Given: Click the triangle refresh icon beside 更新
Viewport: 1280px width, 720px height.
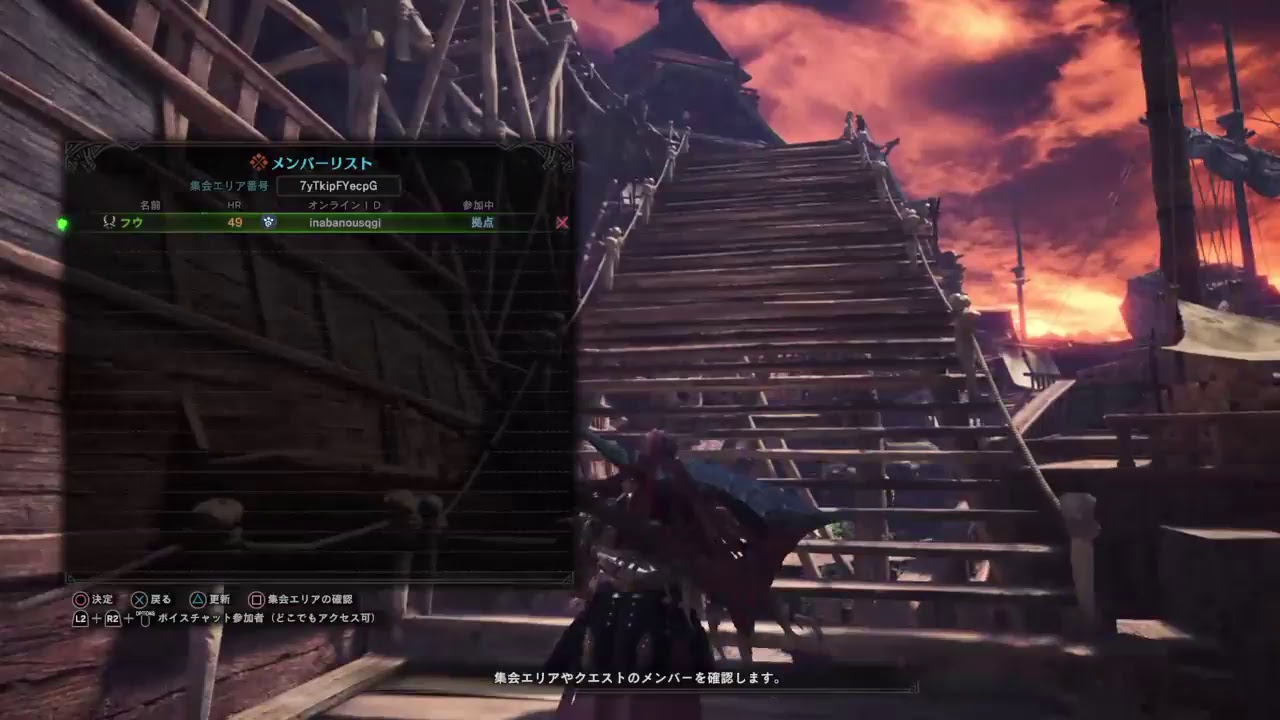Looking at the screenshot, I should [x=198, y=599].
